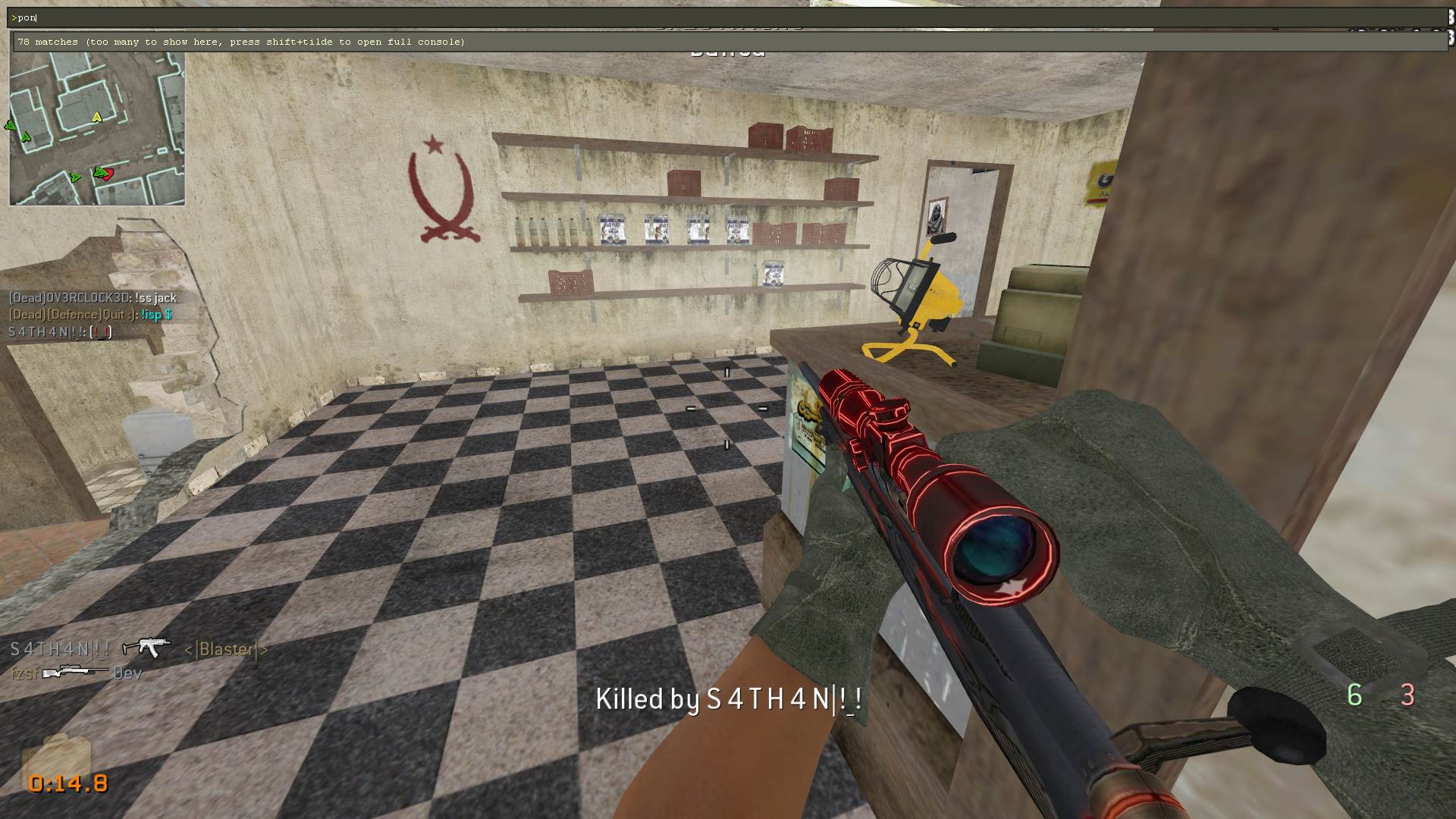This screenshot has height=819, width=1456.
Task: Open the minimap in the corner
Action: pos(97,129)
